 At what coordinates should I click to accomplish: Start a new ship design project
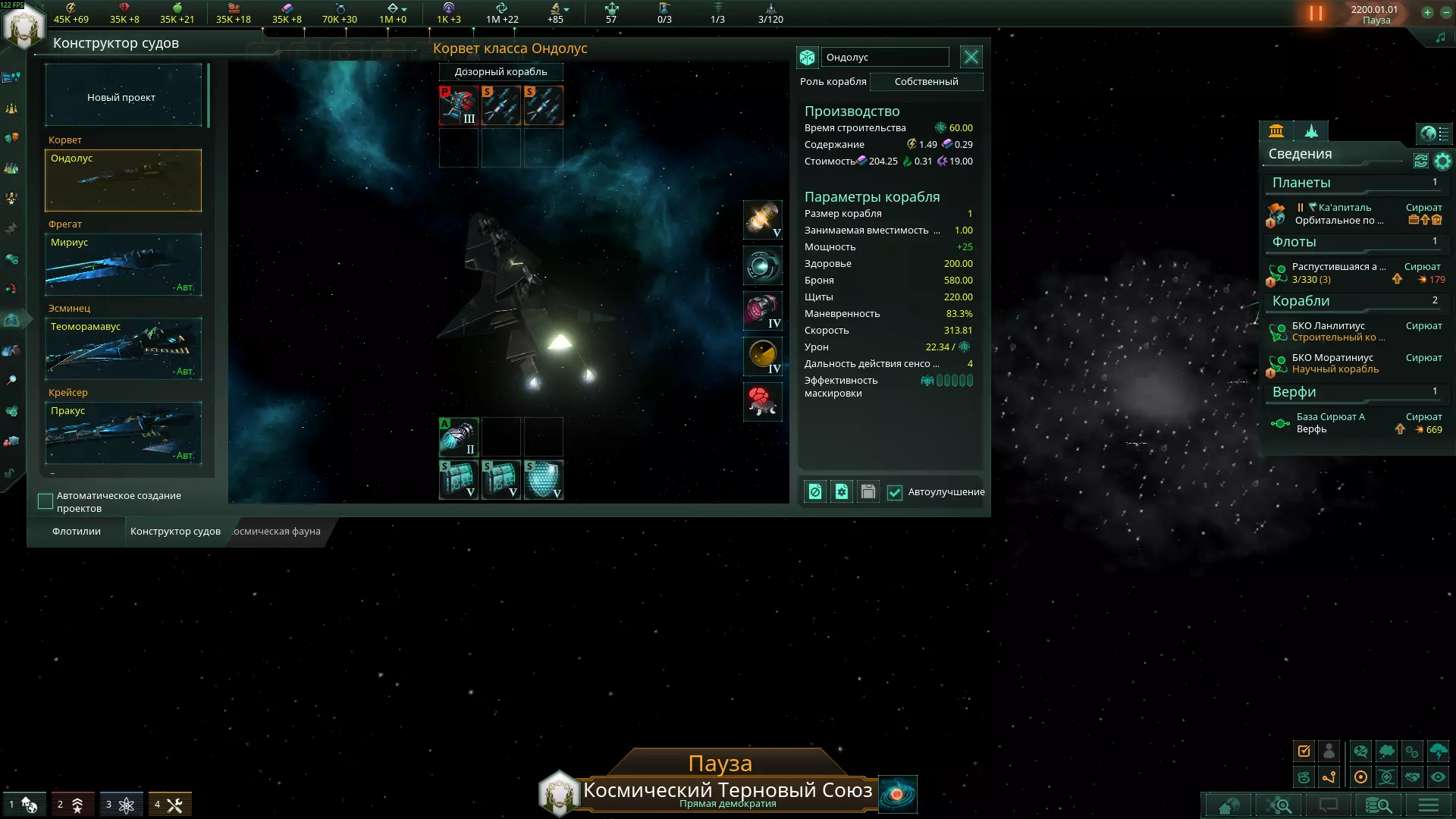(x=123, y=96)
